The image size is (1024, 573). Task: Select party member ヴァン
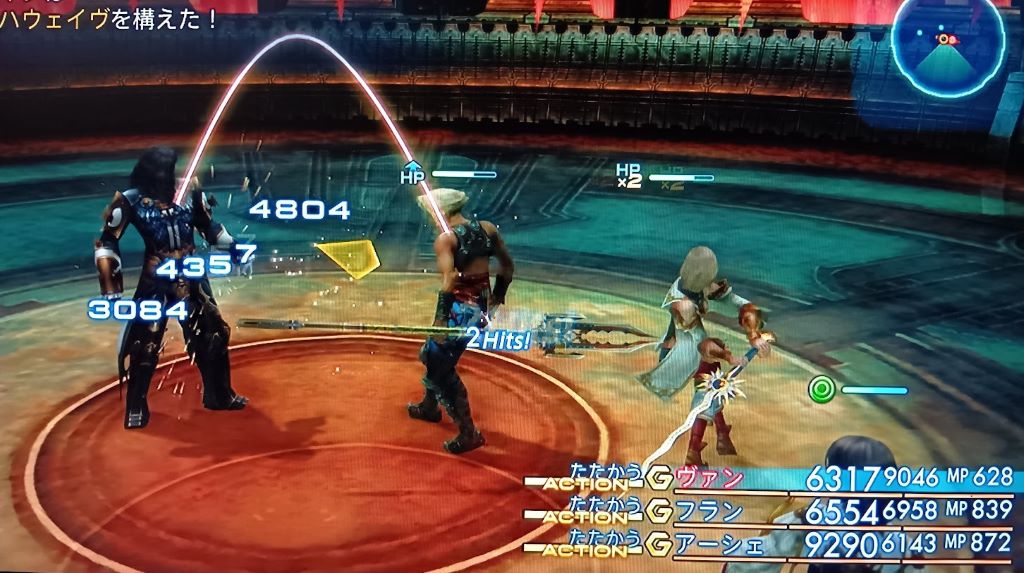pyautogui.click(x=711, y=479)
